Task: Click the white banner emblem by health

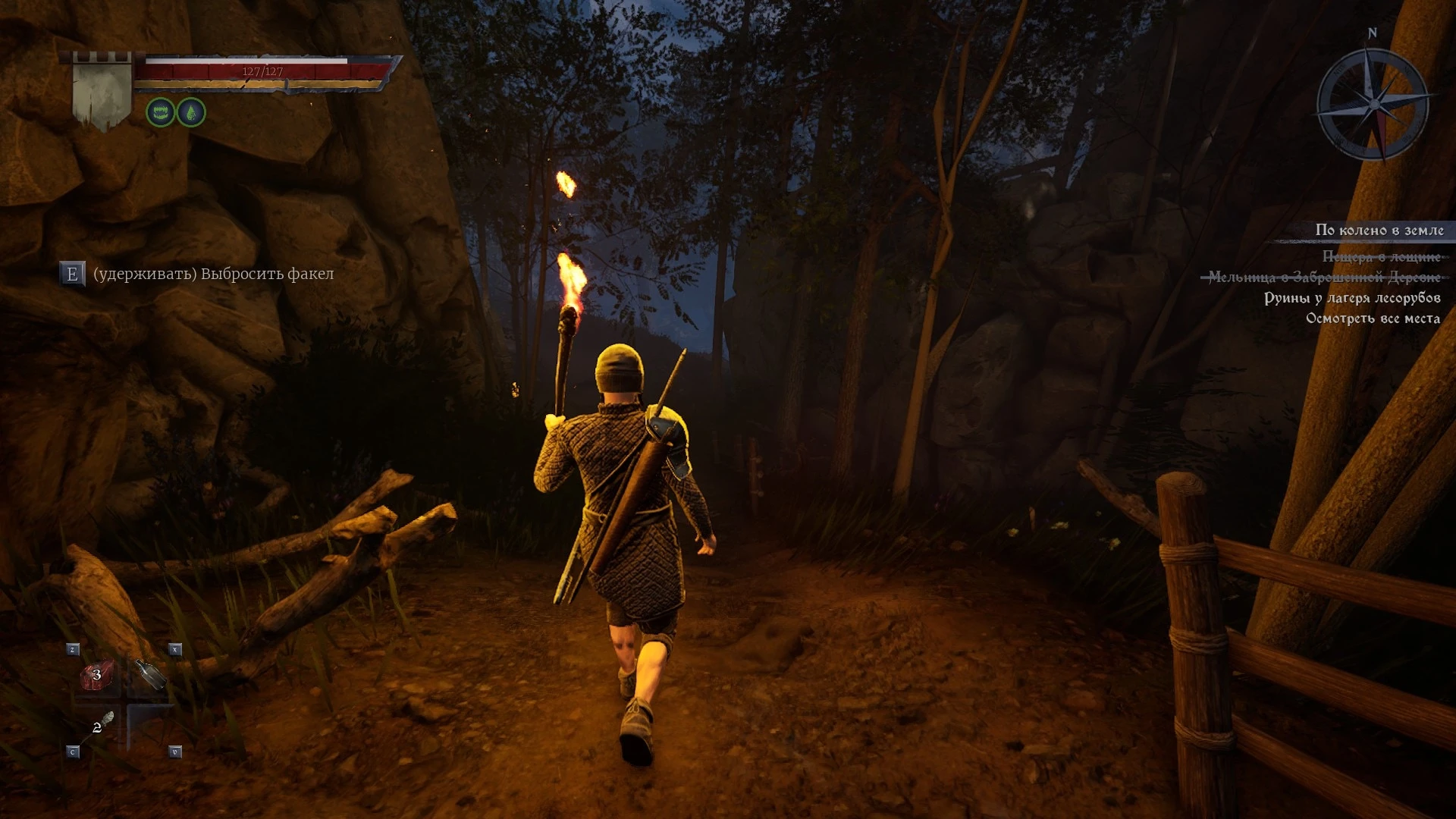Action: click(102, 95)
